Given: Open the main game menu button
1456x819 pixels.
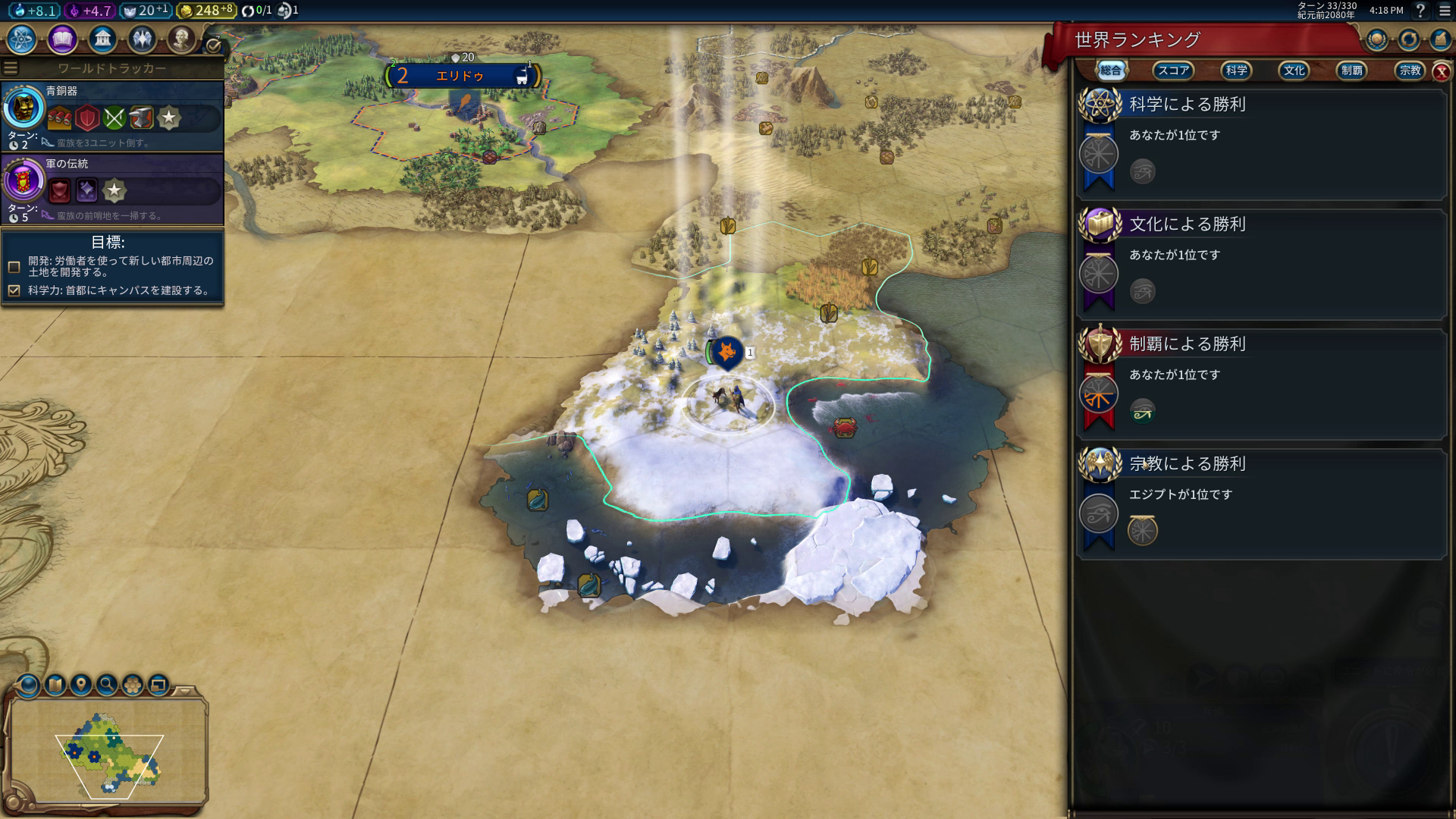Looking at the screenshot, I should 1445,11.
